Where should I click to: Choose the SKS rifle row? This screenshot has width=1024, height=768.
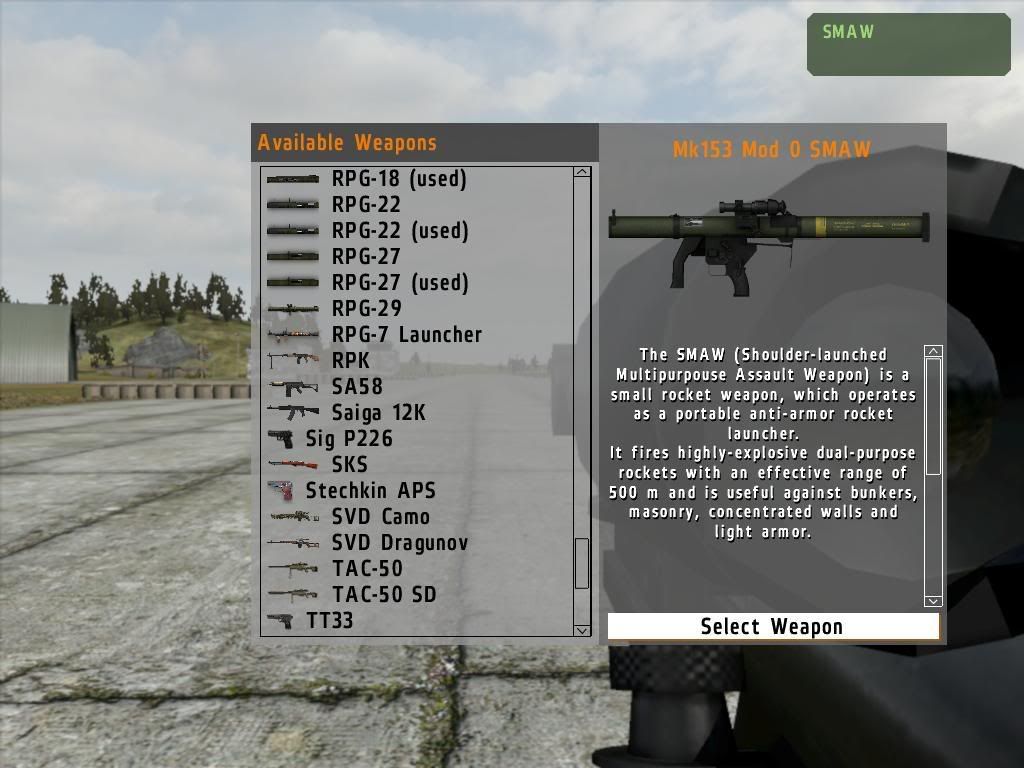click(349, 465)
